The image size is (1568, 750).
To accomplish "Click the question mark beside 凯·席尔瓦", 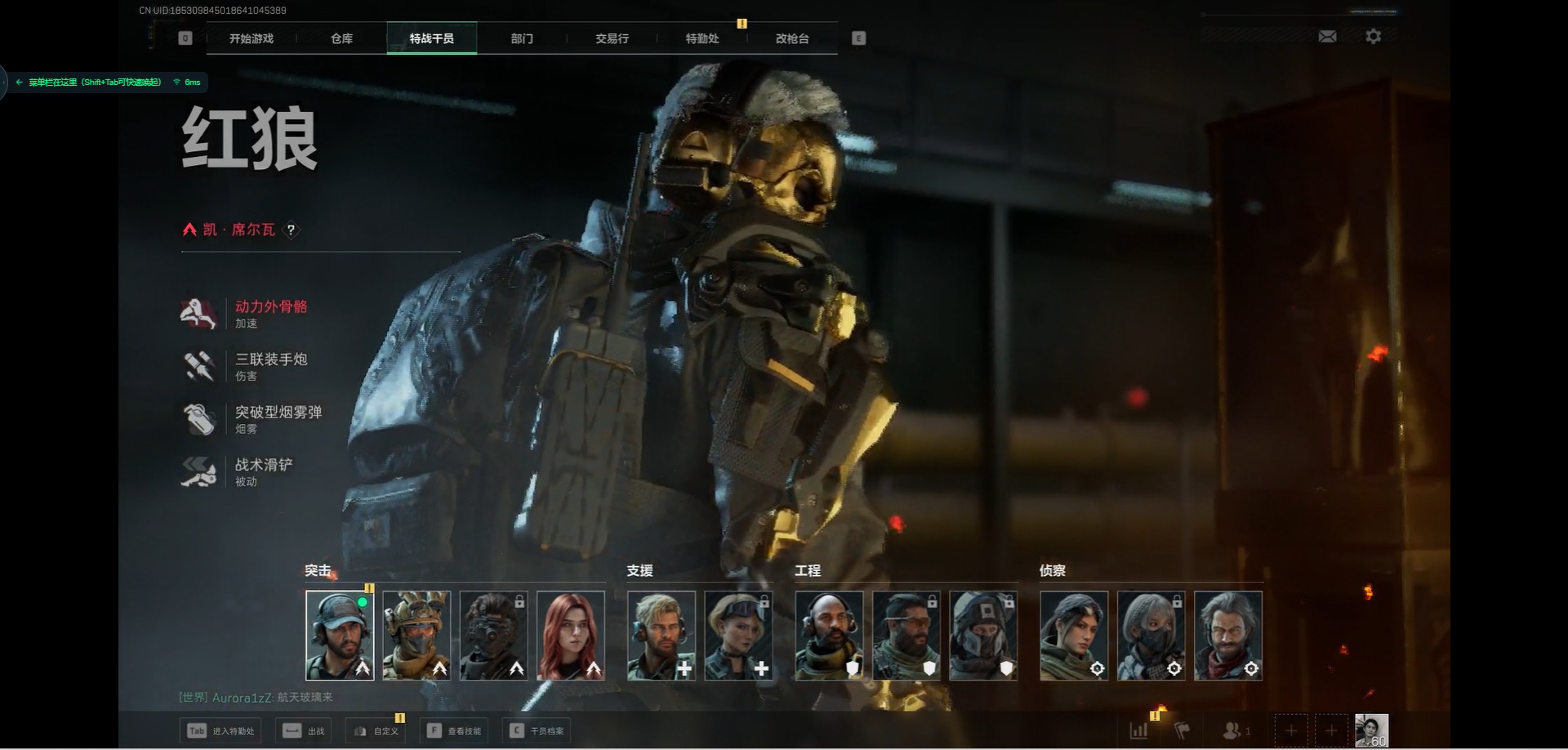I will tap(291, 230).
